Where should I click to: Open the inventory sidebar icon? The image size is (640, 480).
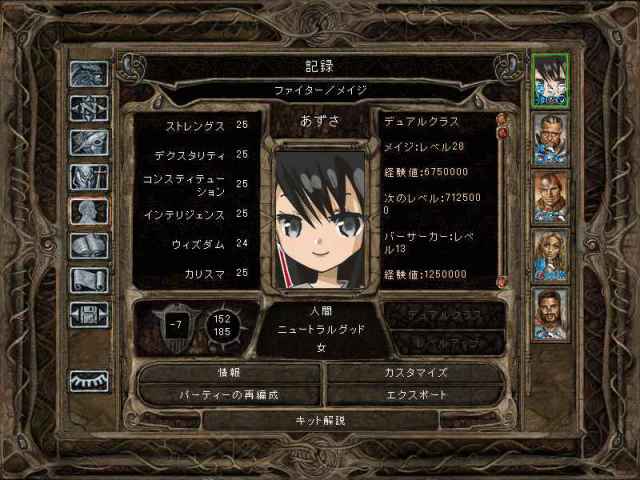(x=89, y=177)
